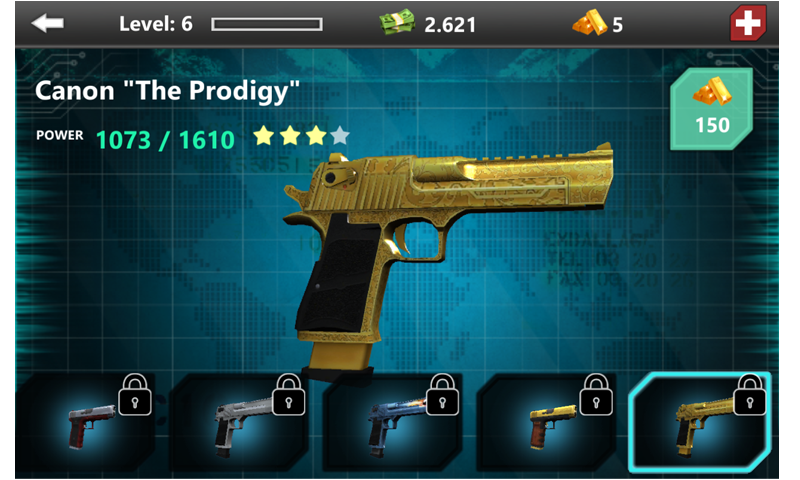Buy The Prodigy for 150 gold
This screenshot has height=480, width=800.
tap(712, 108)
